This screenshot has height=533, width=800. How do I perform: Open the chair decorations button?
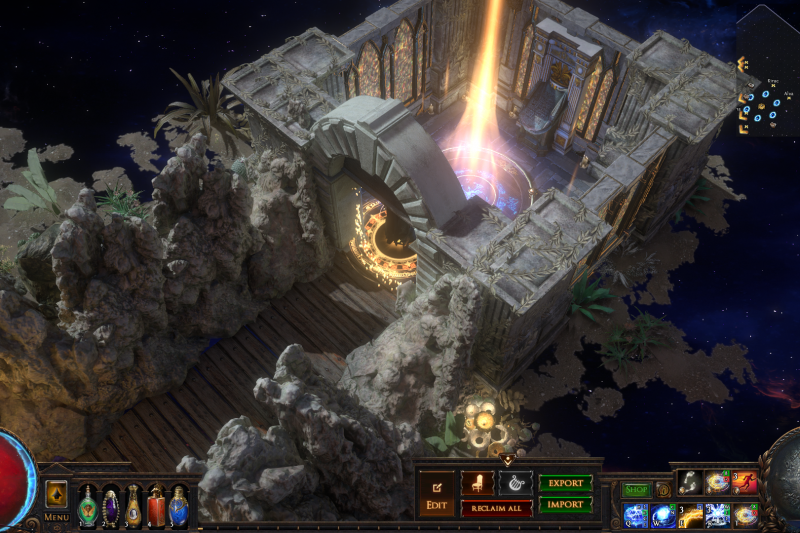point(477,483)
